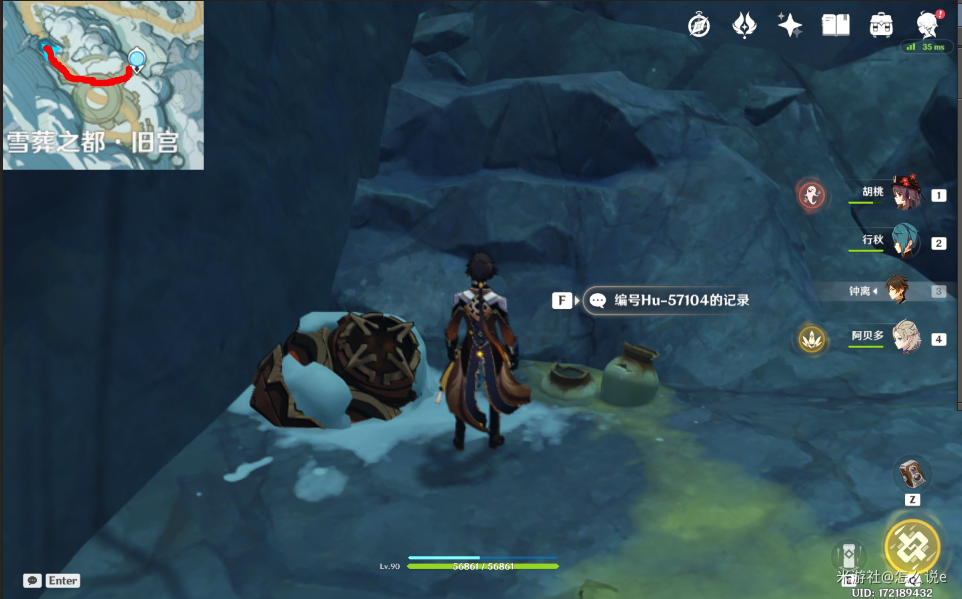Switch to party member 胡桃
The height and width of the screenshot is (599, 962).
pyautogui.click(x=905, y=195)
